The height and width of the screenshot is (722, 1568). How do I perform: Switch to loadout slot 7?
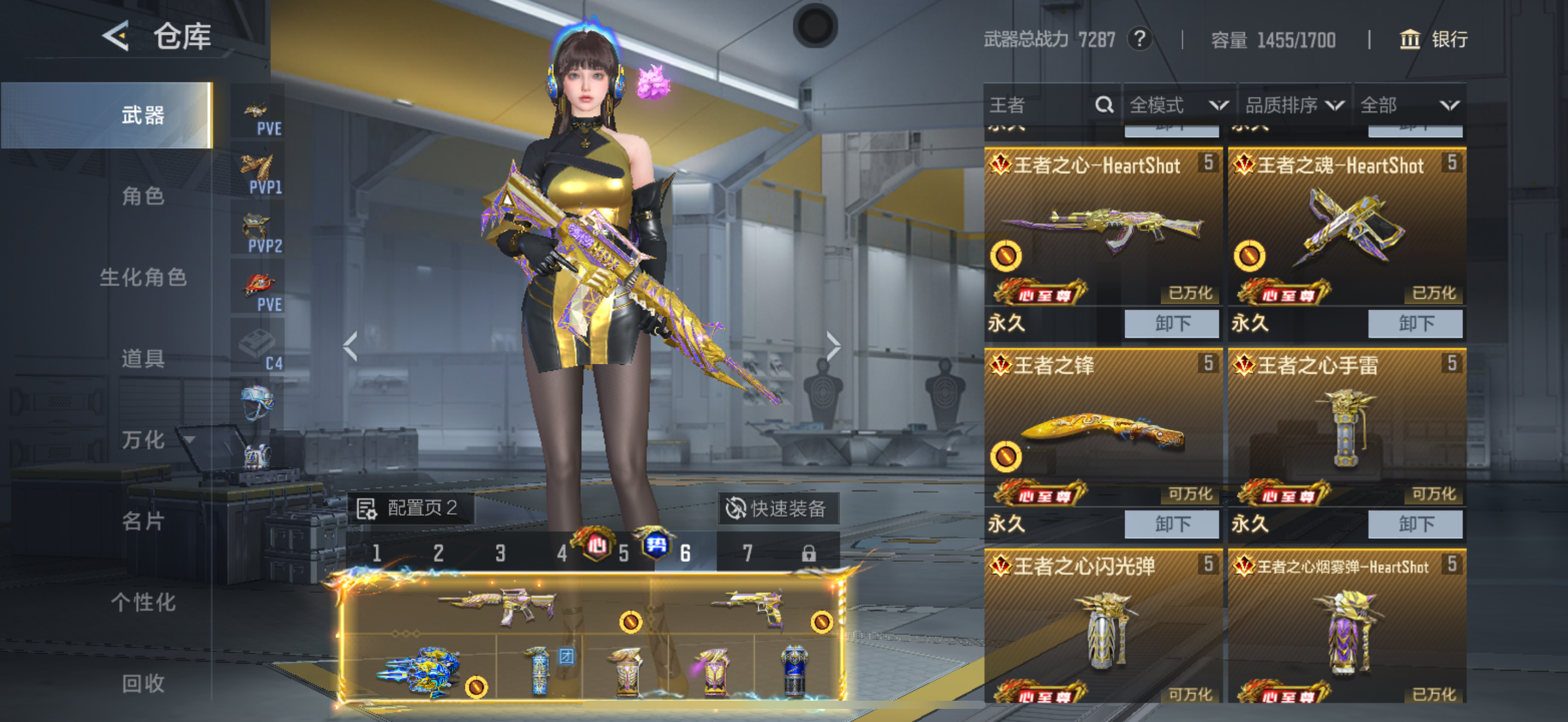tap(747, 553)
